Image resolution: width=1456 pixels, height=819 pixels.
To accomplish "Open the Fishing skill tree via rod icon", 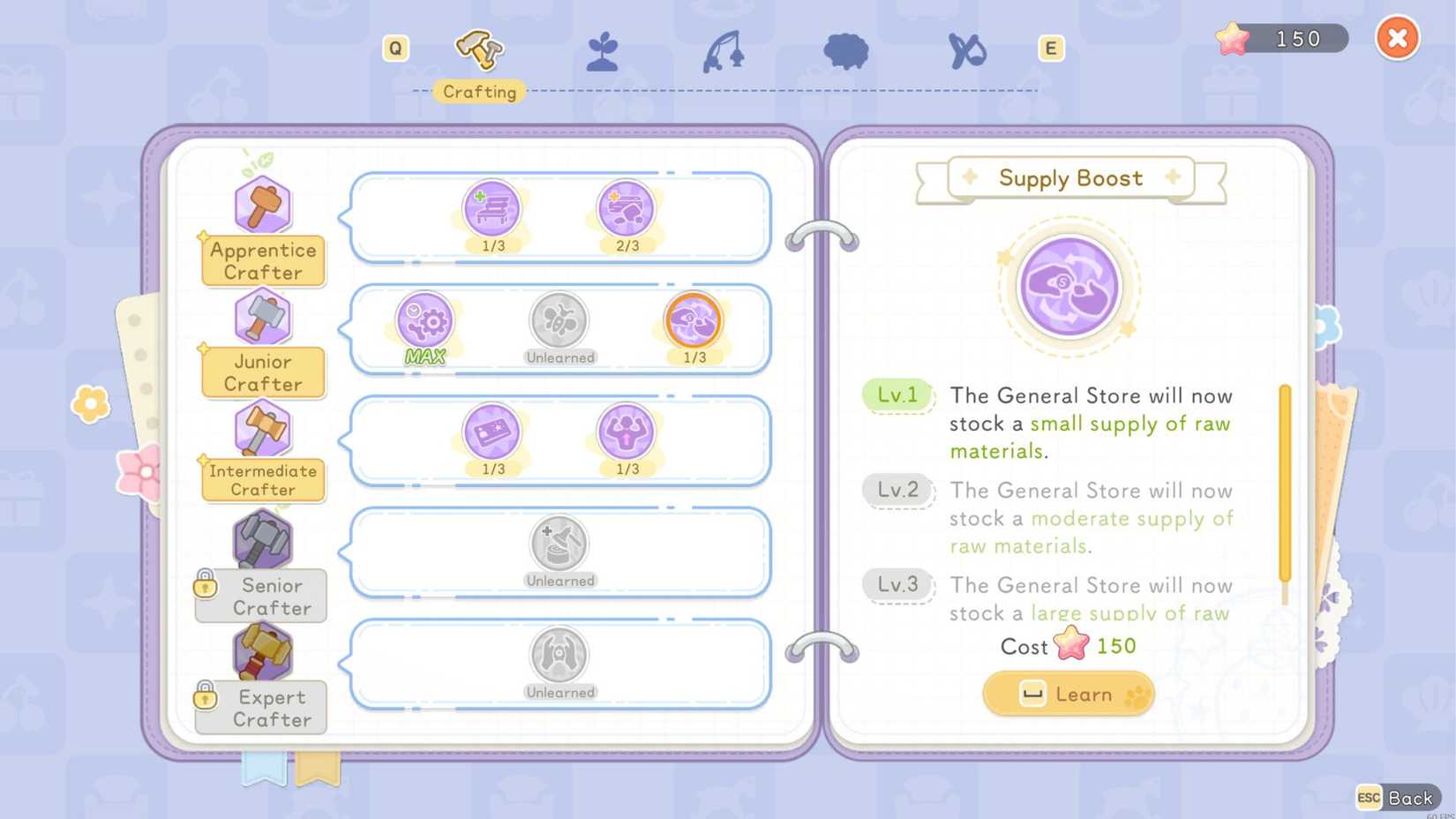I will (724, 51).
